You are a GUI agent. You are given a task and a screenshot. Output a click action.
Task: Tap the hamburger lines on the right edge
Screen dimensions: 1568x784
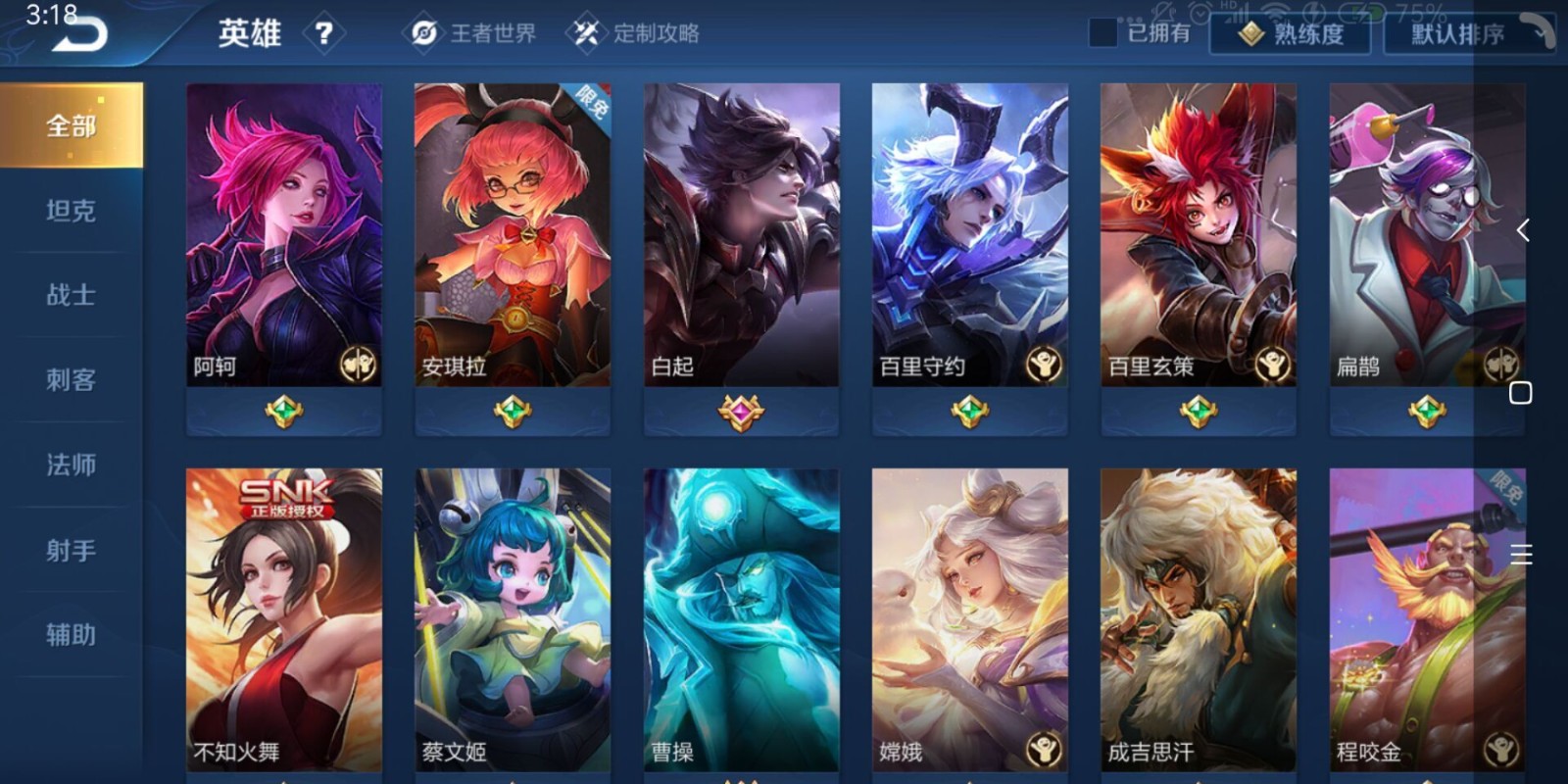pos(1523,555)
